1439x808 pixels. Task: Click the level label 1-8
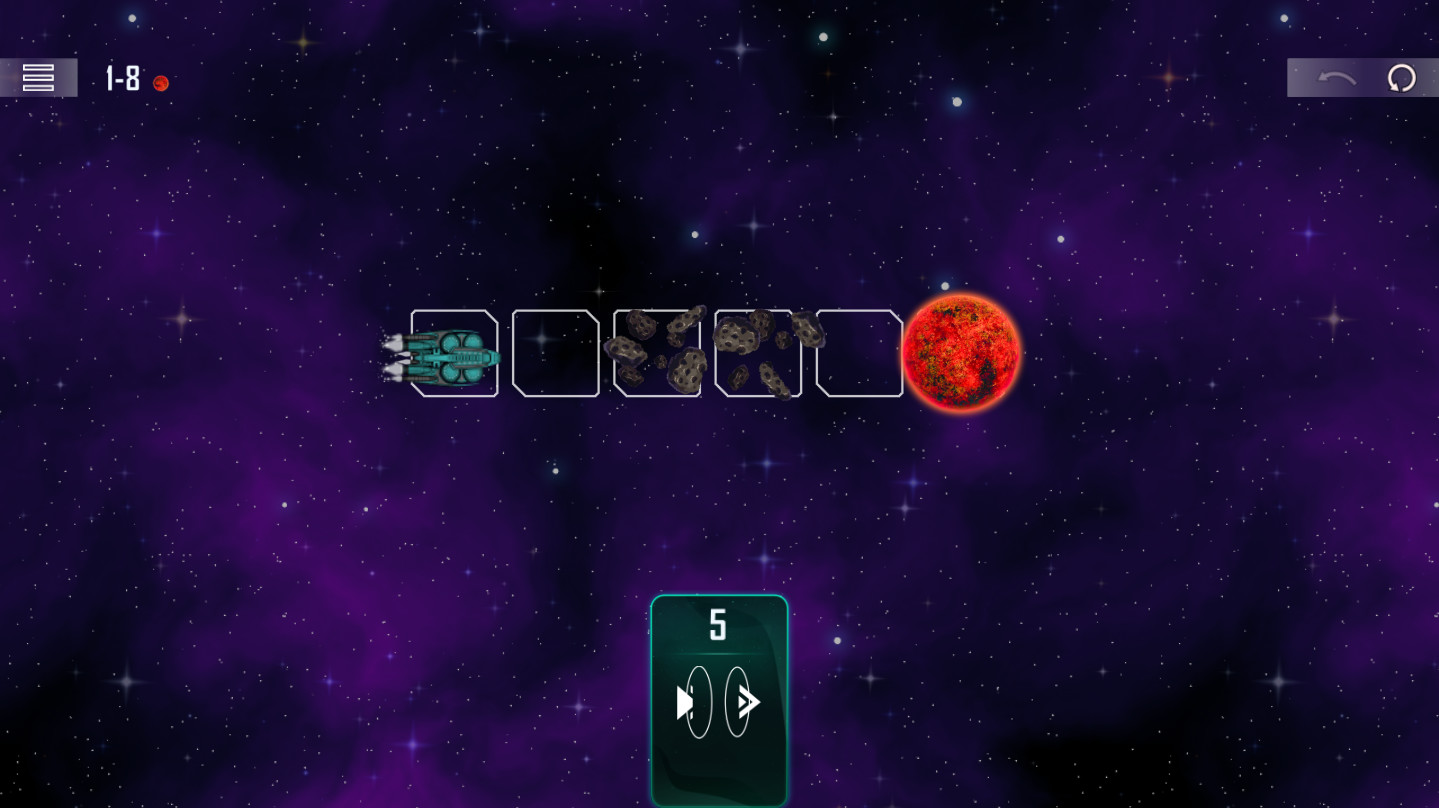pos(122,79)
